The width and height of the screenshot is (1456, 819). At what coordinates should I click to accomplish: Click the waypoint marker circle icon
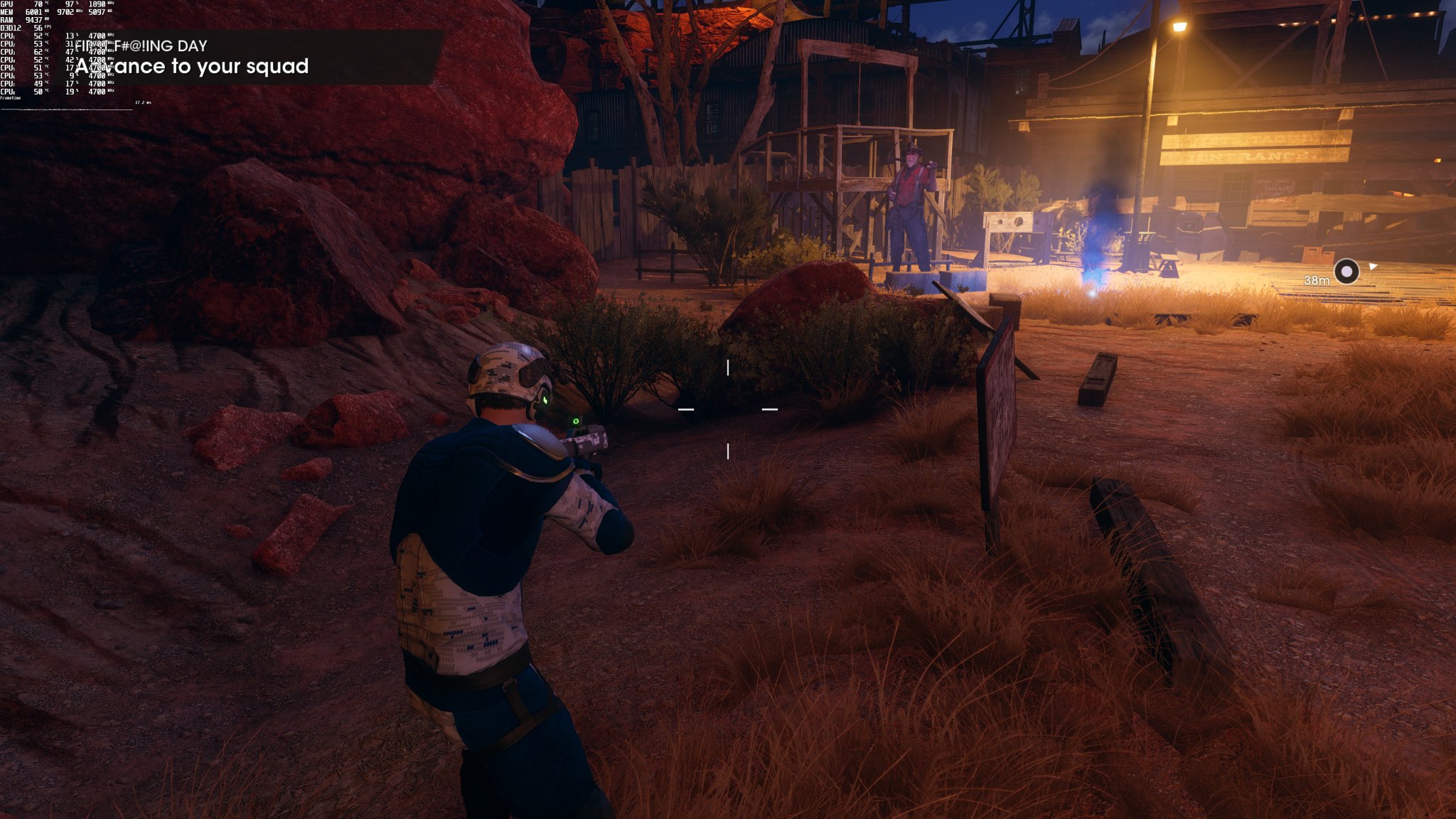(x=1347, y=270)
